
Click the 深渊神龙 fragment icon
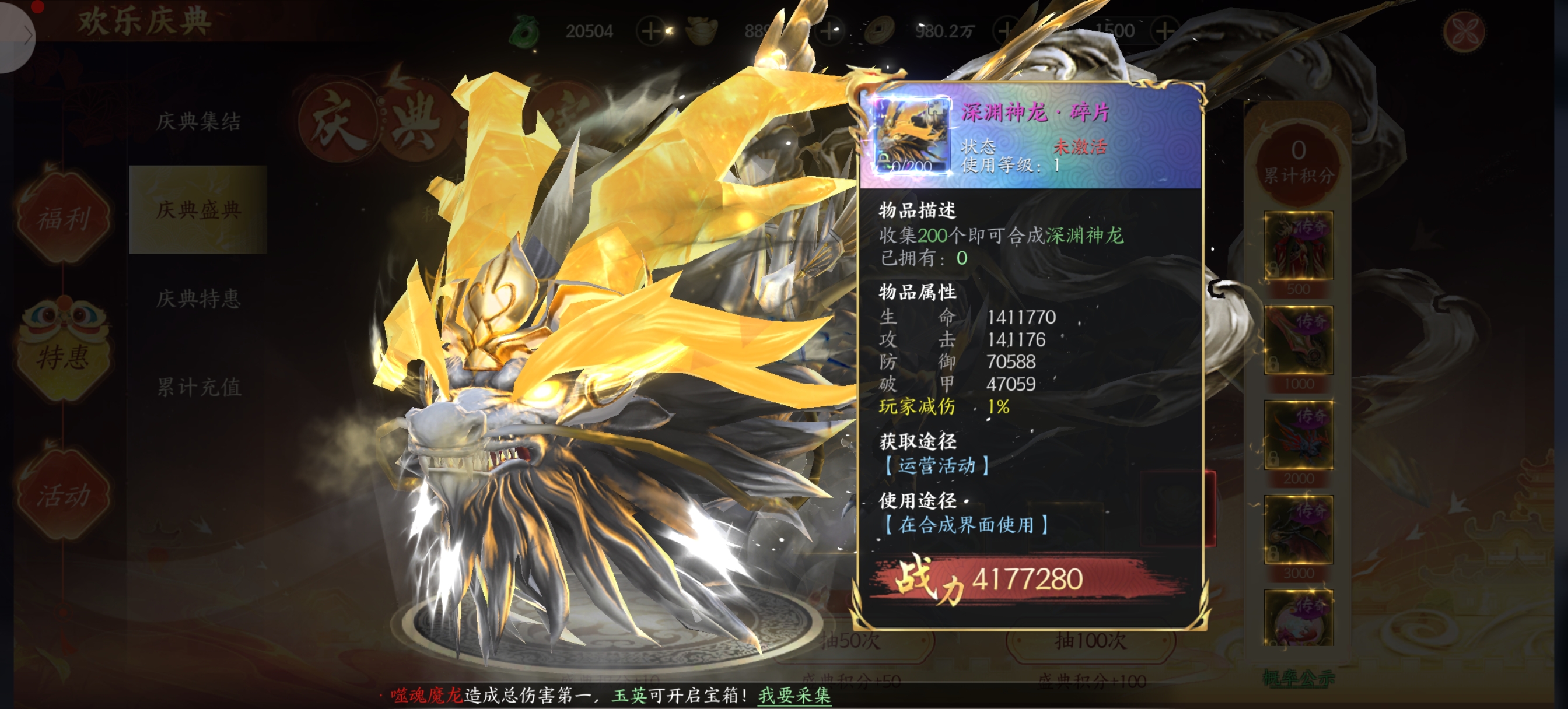coord(911,135)
